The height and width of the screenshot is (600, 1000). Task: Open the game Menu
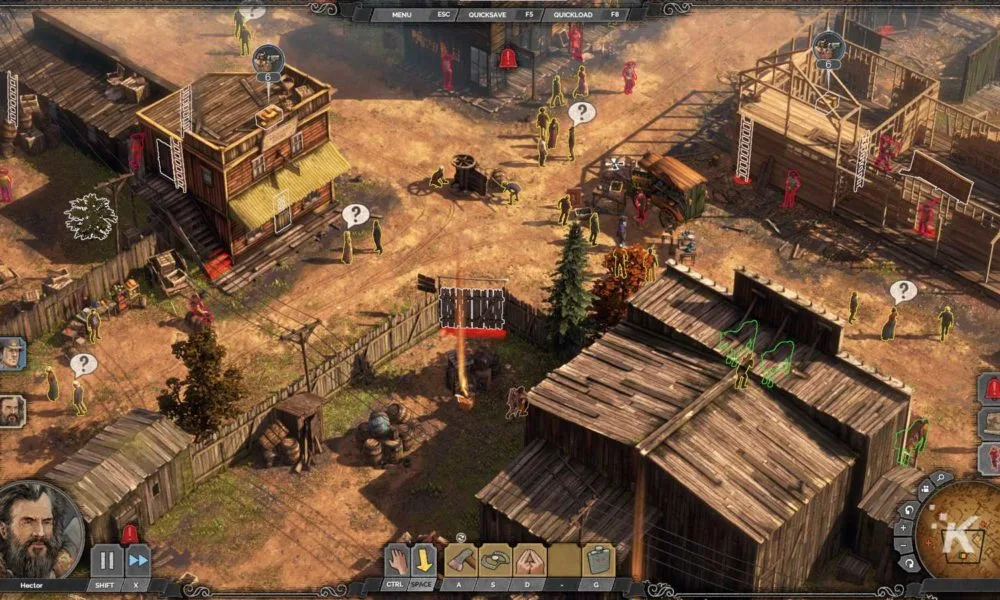coord(402,15)
